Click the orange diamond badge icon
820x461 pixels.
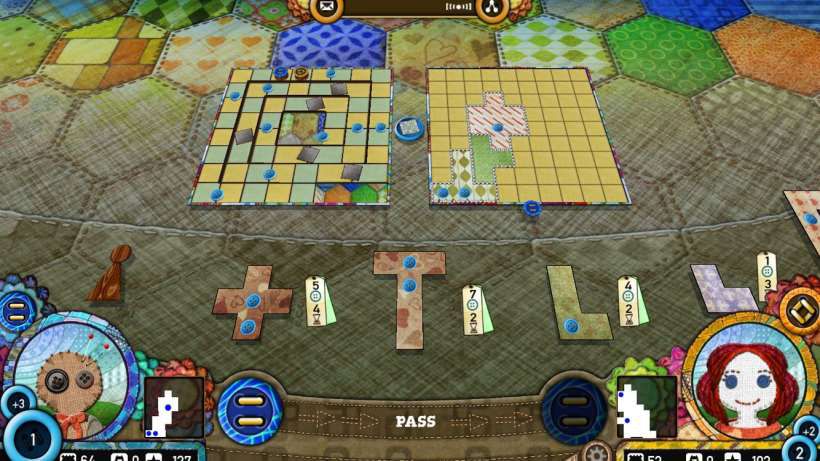click(799, 310)
